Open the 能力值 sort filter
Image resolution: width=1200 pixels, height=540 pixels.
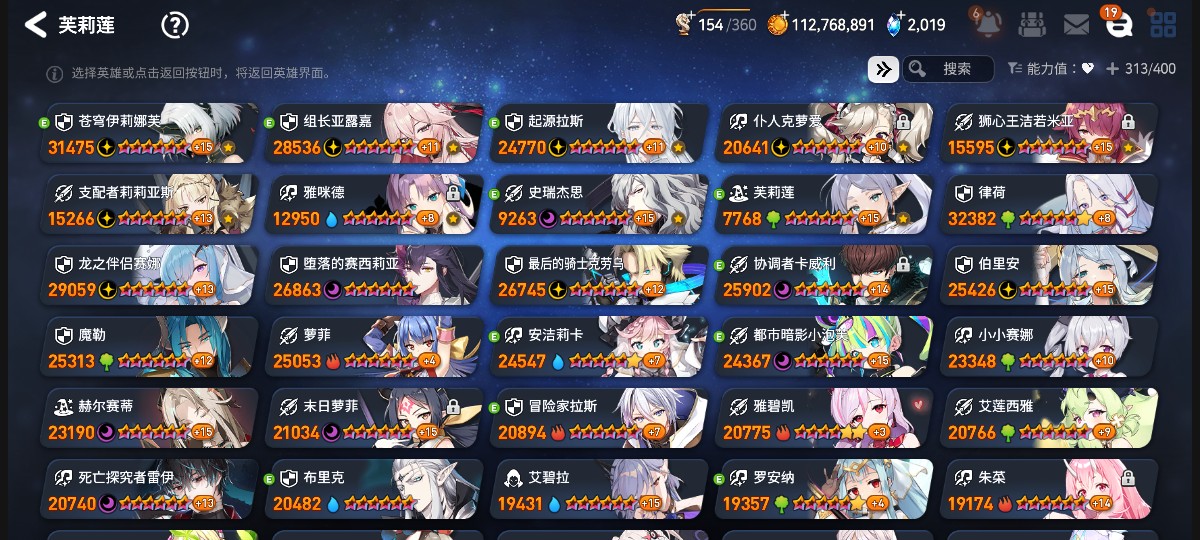tap(1050, 69)
